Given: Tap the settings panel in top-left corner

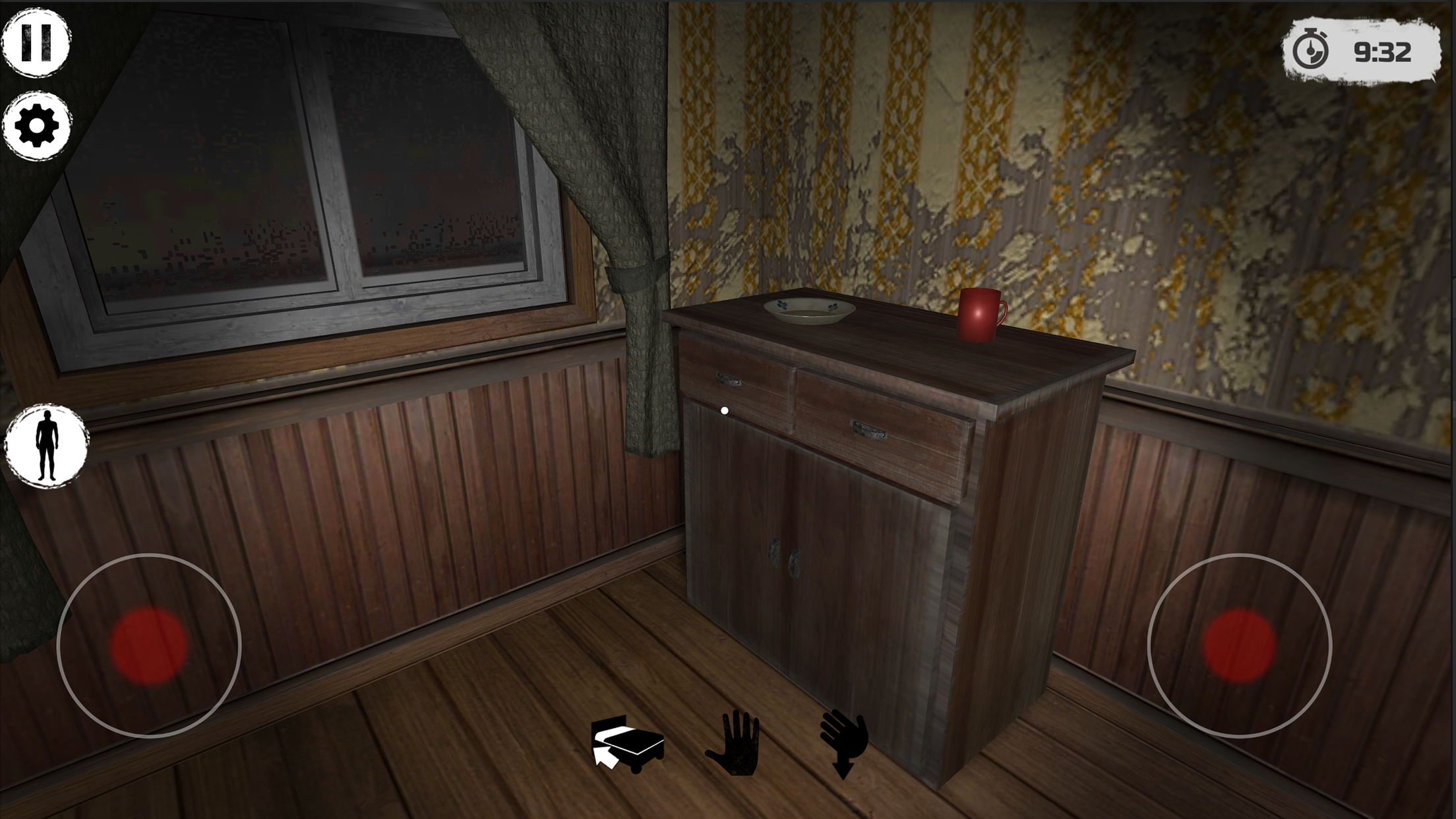Looking at the screenshot, I should pyautogui.click(x=36, y=127).
